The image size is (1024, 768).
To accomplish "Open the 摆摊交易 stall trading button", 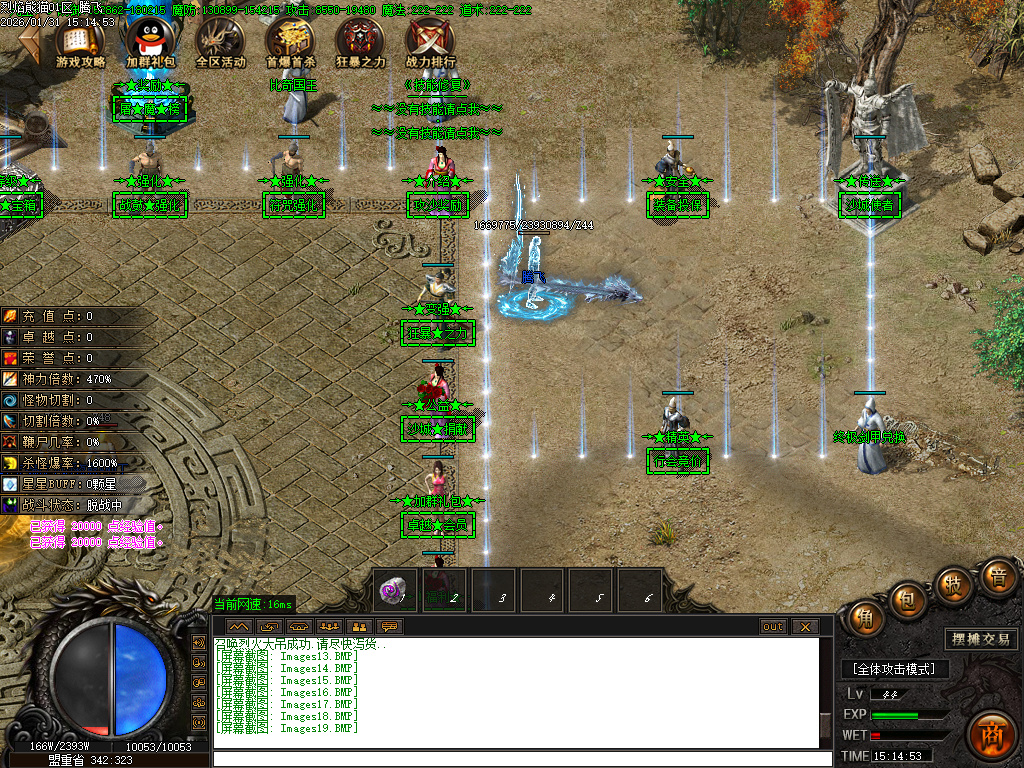I will click(980, 639).
